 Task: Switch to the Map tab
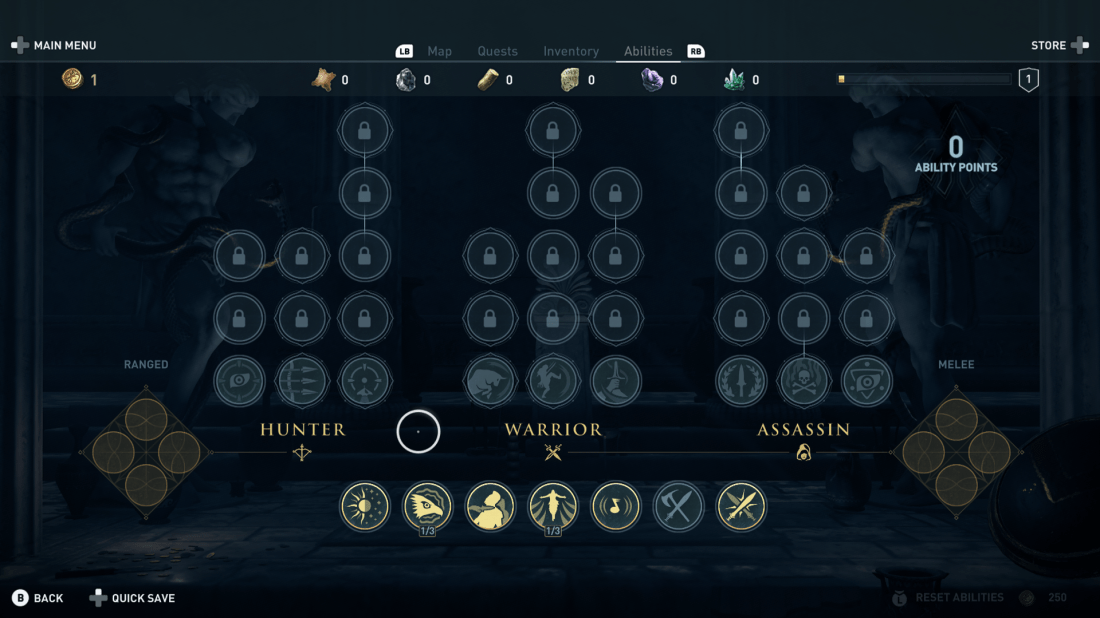439,51
